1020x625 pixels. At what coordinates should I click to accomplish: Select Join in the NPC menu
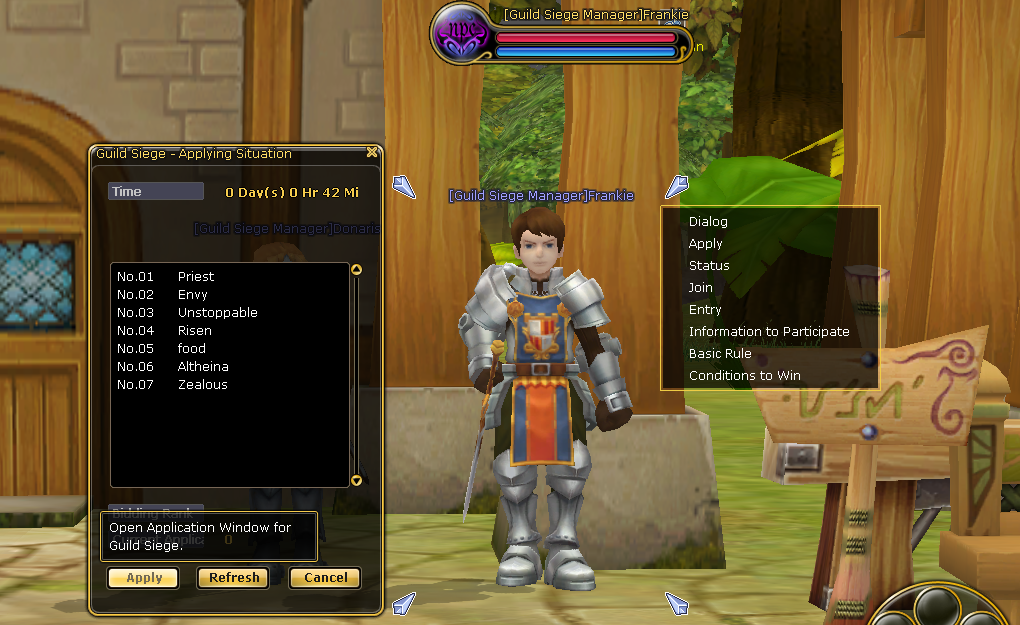point(700,288)
